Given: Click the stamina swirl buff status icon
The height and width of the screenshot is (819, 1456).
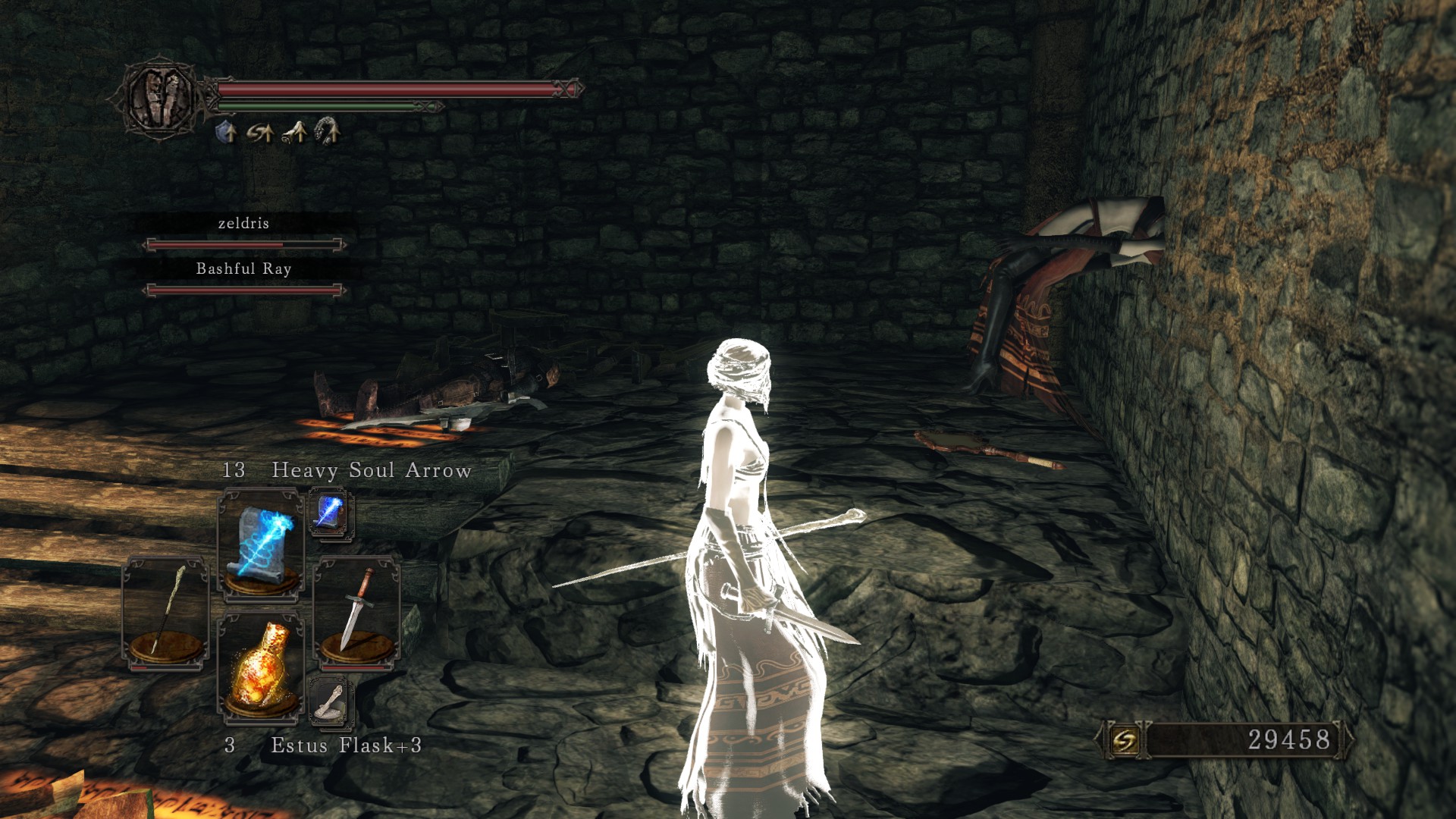Looking at the screenshot, I should (260, 133).
